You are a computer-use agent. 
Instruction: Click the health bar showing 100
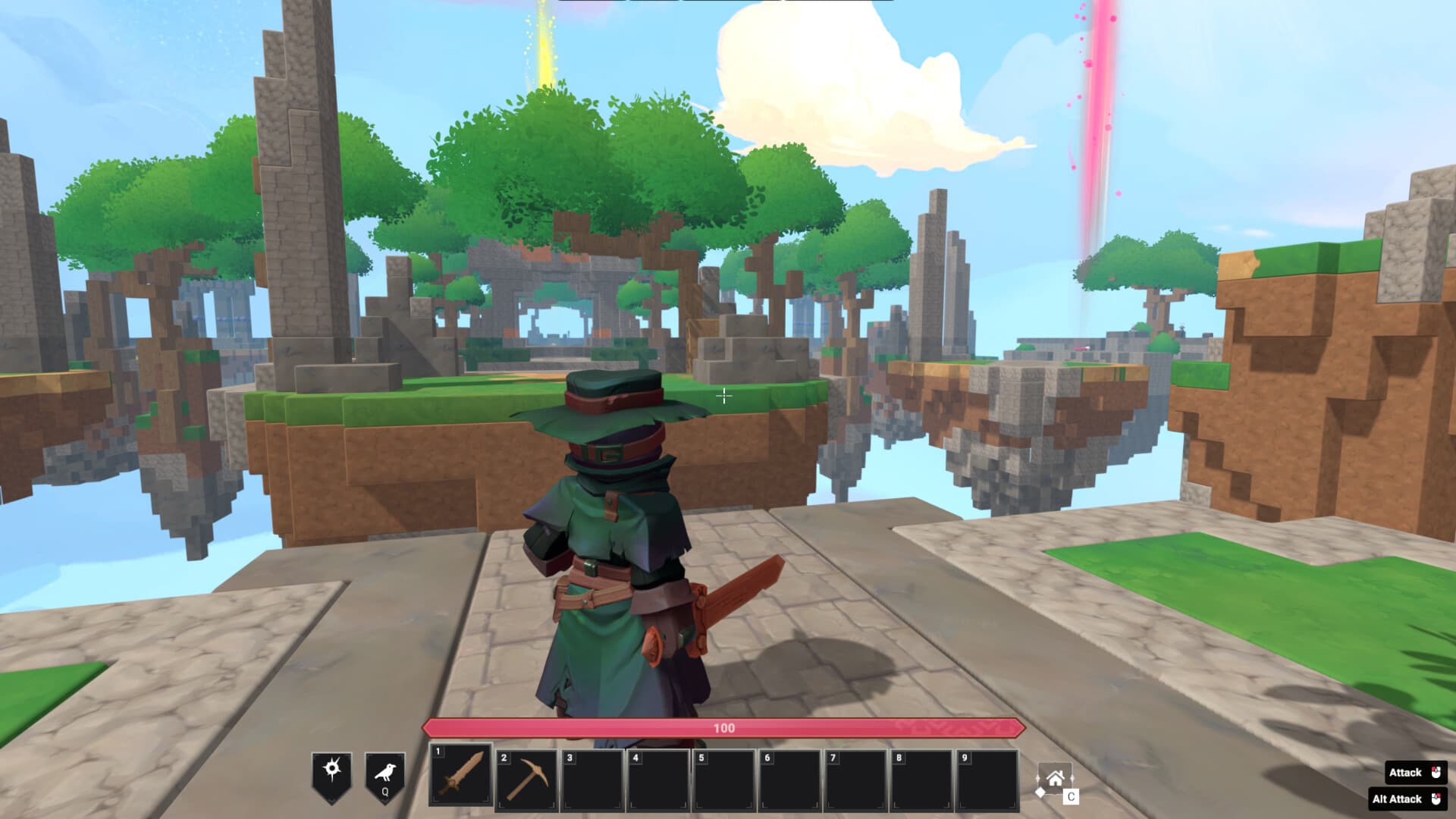tap(726, 726)
